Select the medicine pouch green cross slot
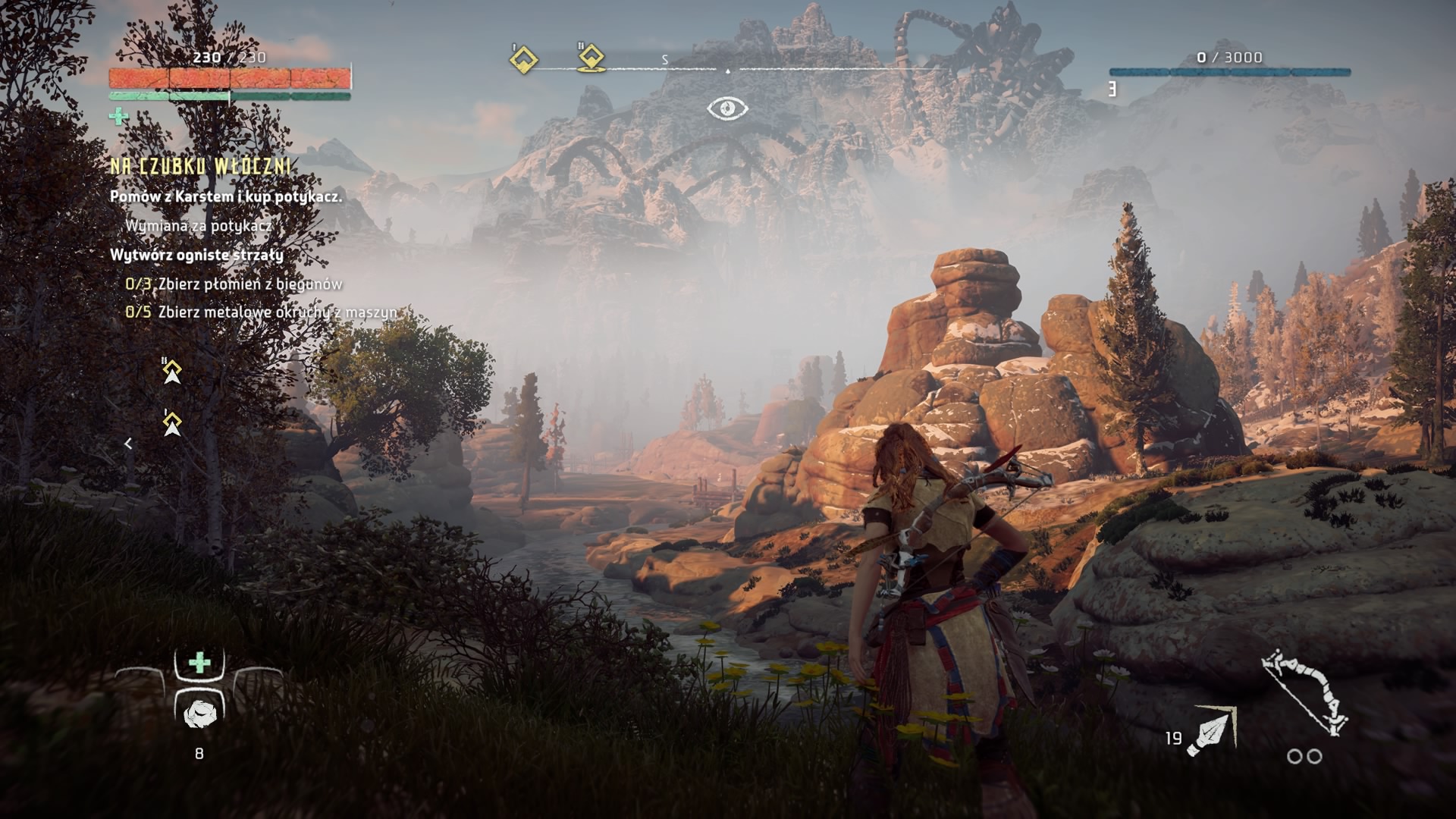The height and width of the screenshot is (819, 1456). (x=199, y=663)
